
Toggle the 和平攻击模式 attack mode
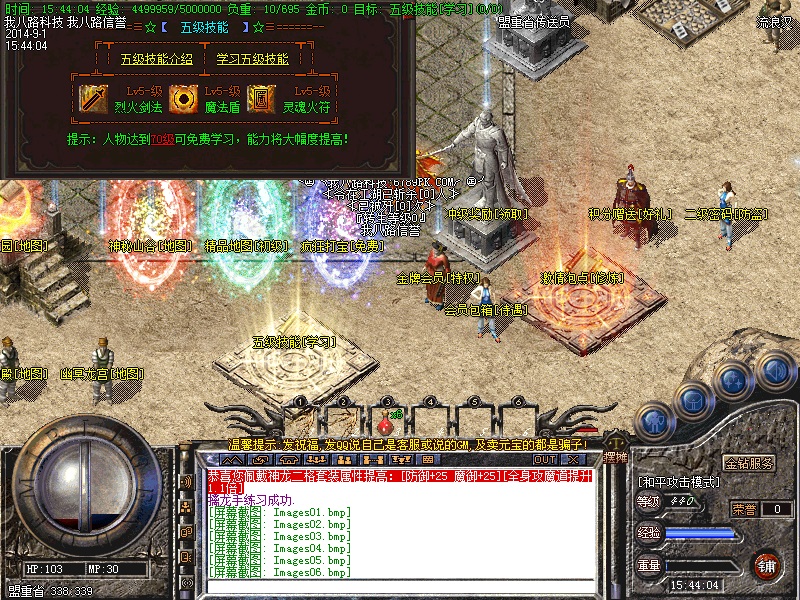coord(681,482)
